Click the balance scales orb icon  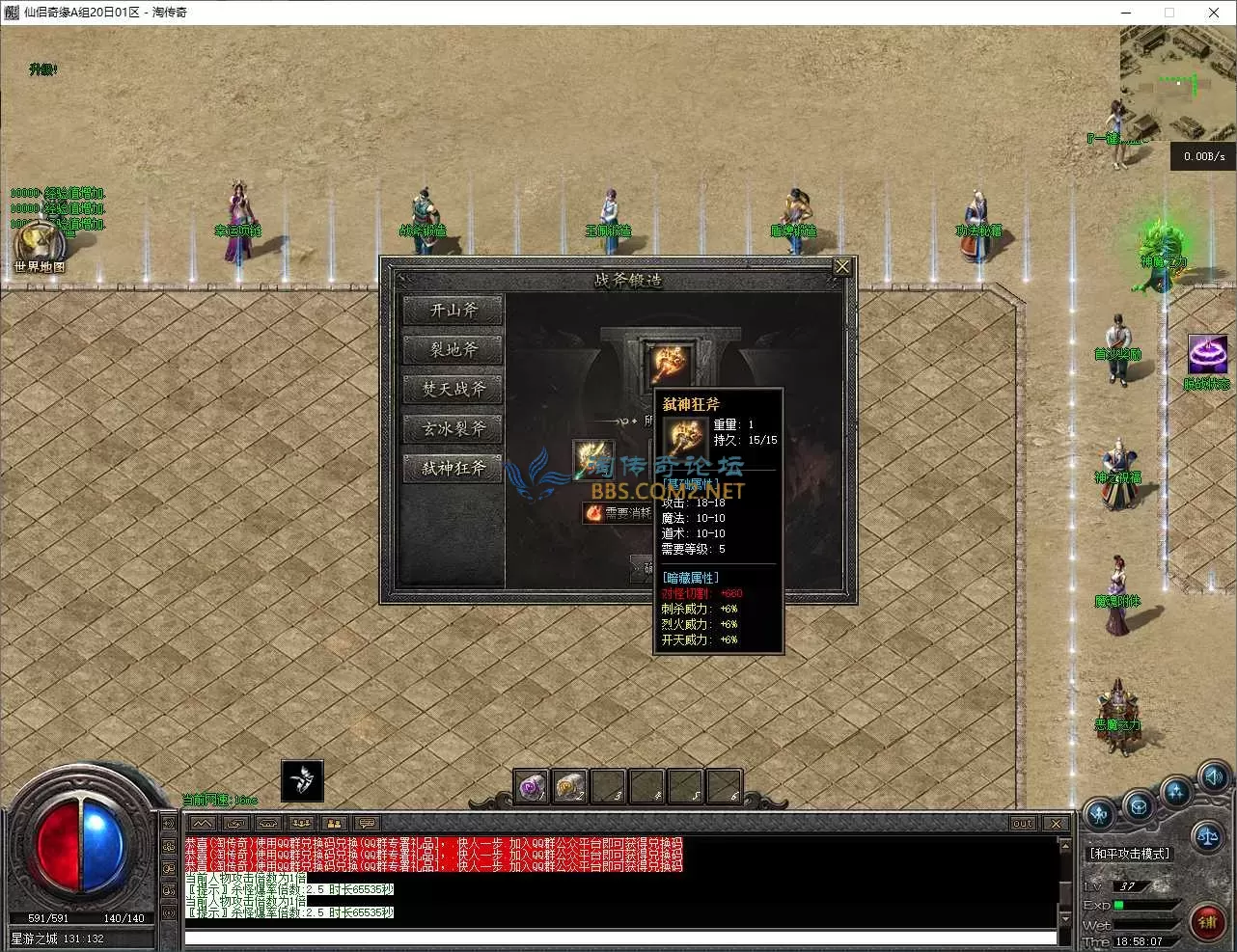point(1206,837)
